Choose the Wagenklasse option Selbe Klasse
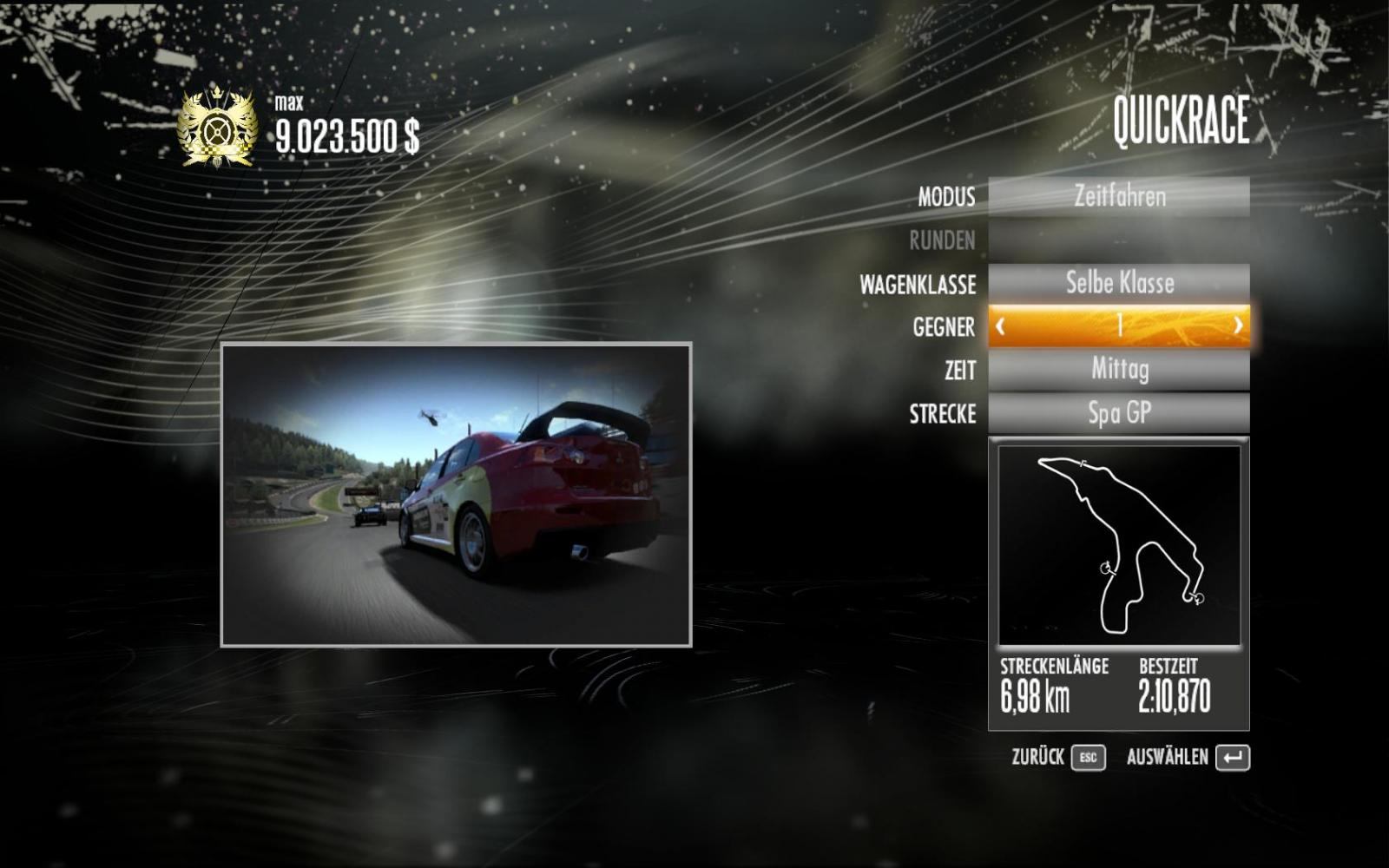This screenshot has width=1389, height=868. (x=1119, y=283)
